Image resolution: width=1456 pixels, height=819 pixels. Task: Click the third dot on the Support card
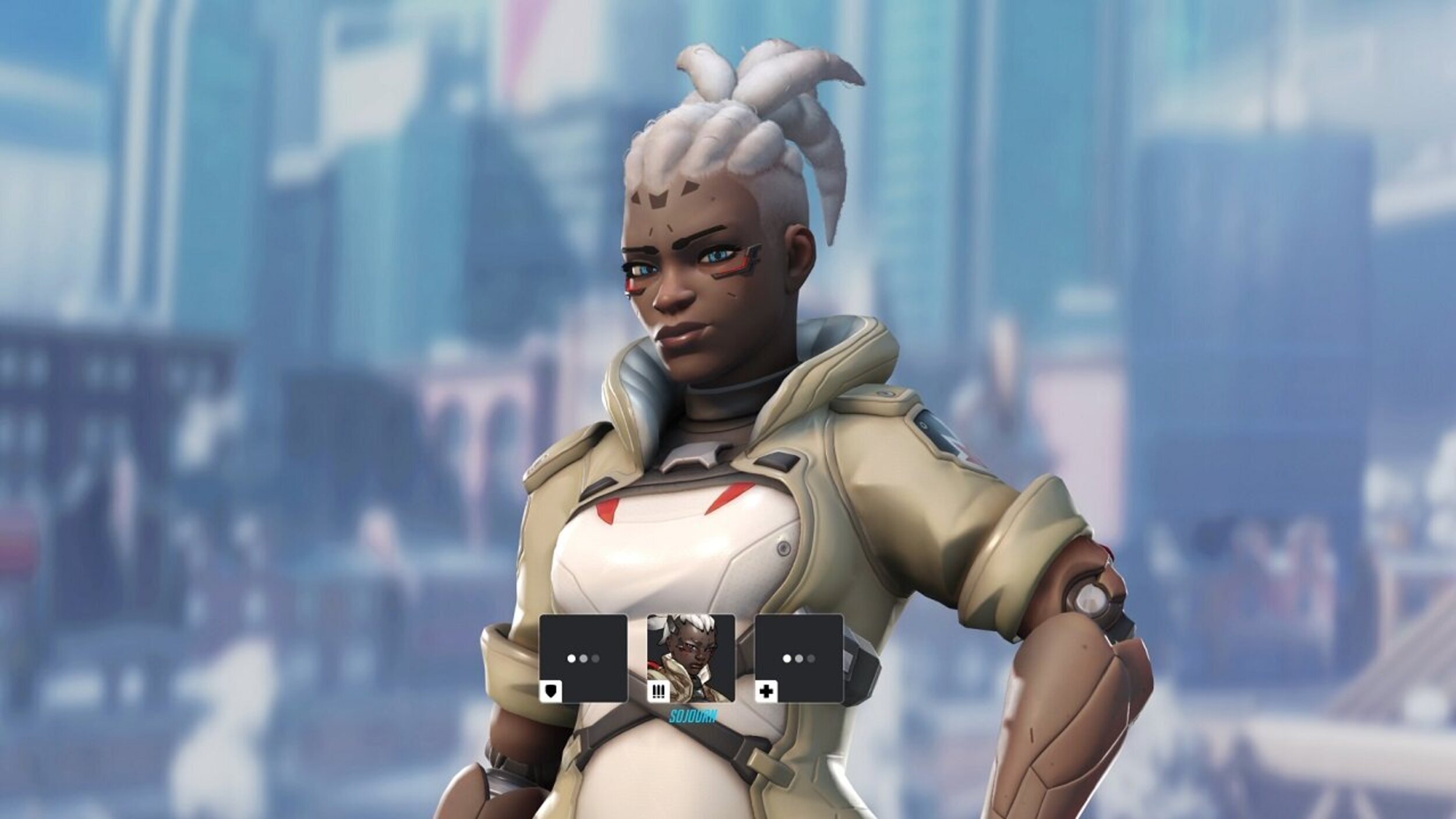click(x=810, y=659)
